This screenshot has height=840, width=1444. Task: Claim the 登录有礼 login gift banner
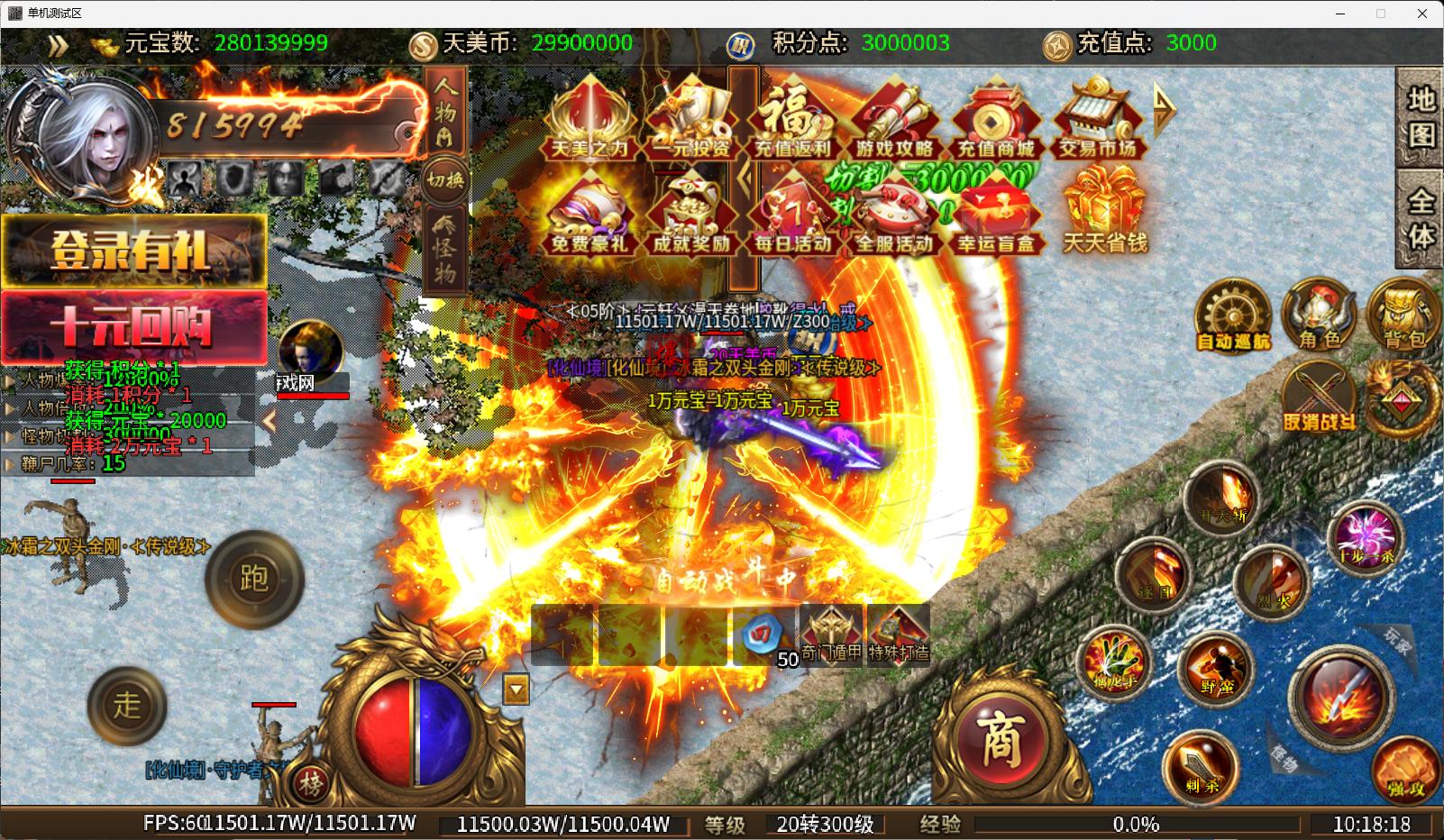point(133,251)
